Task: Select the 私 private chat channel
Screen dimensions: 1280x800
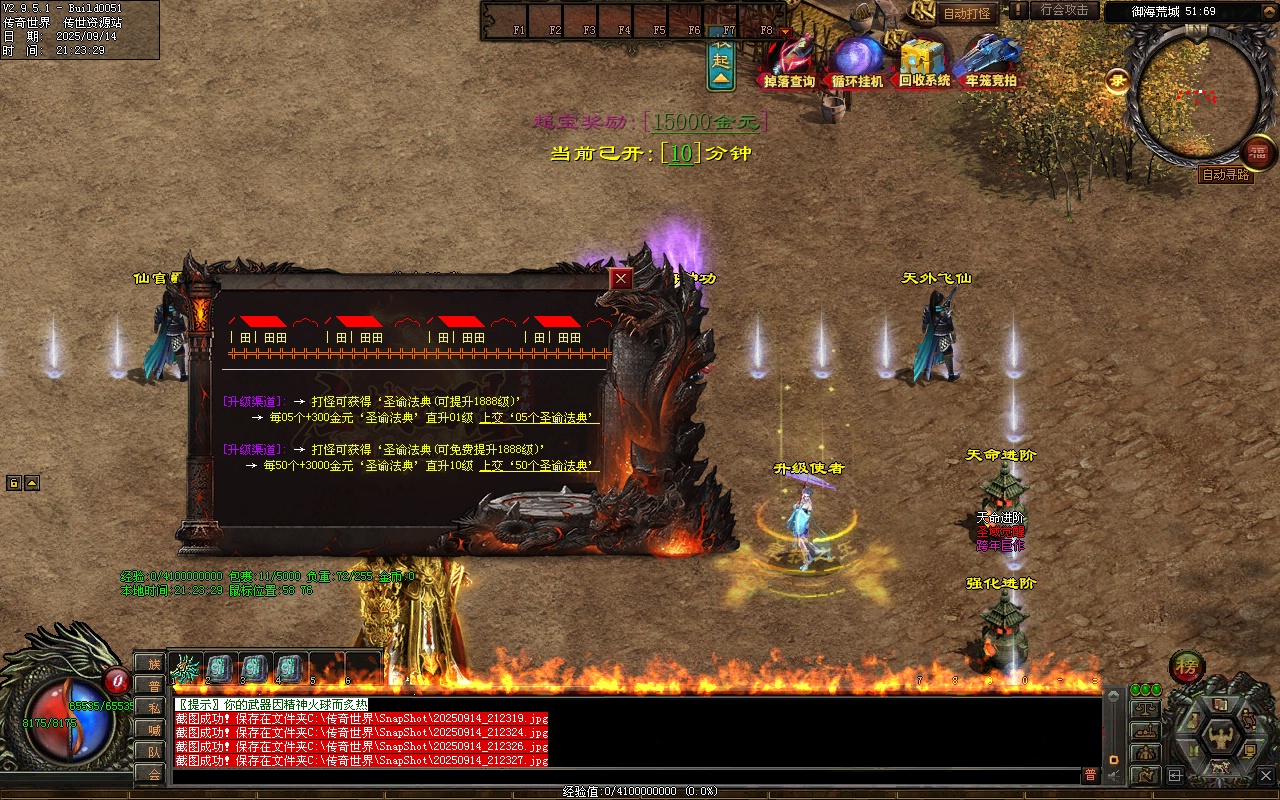Action: [x=154, y=707]
